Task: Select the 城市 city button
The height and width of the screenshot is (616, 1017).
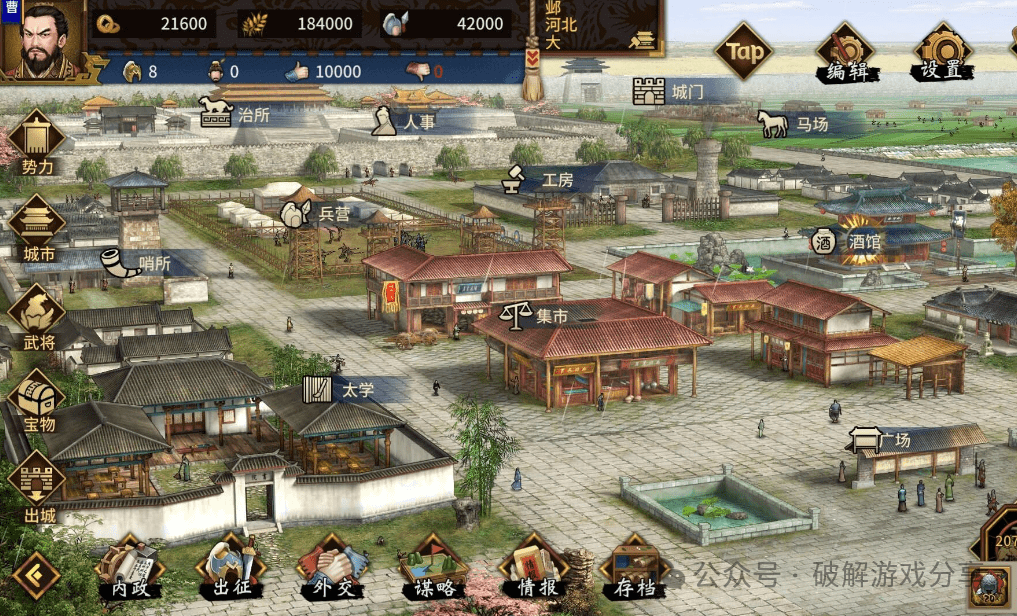Action: click(x=37, y=227)
